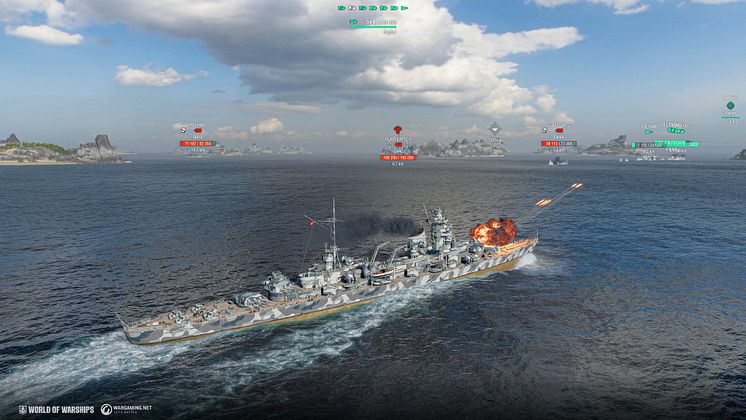Open the Wargaming.net logo link

(x=126, y=409)
